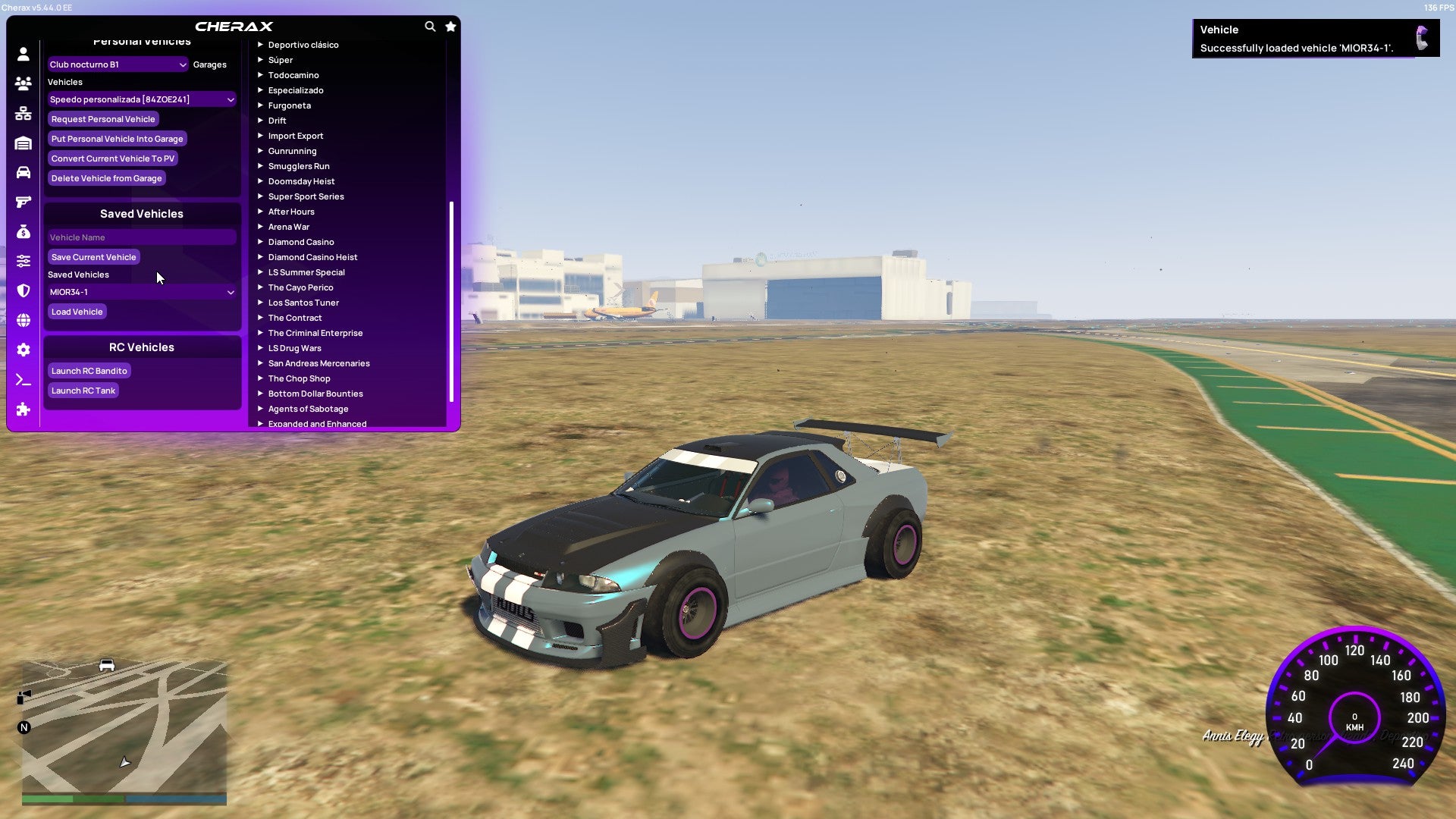Click Request Personal Vehicle
This screenshot has height=819, width=1456.
tap(103, 119)
